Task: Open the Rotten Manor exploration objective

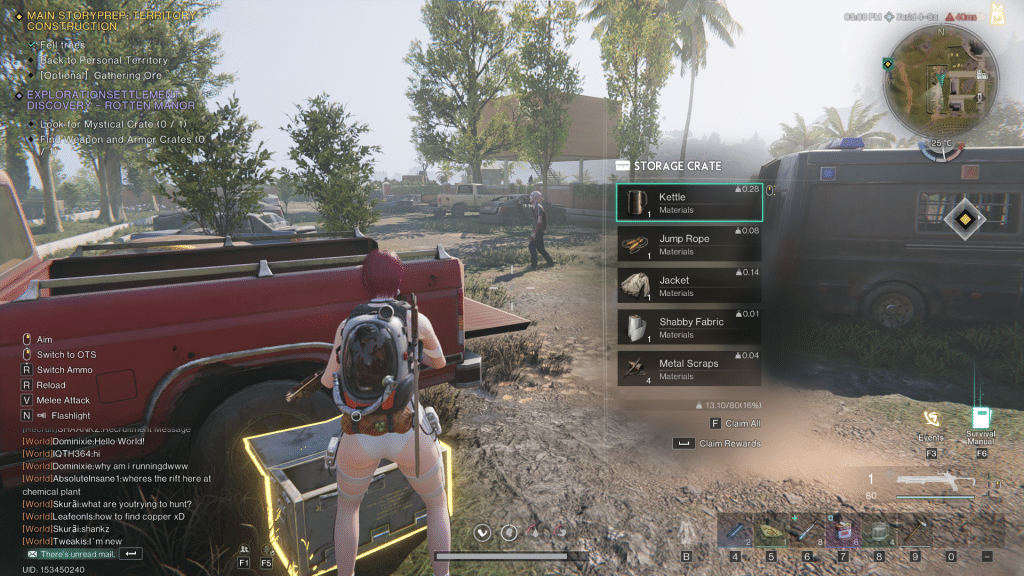Action: click(x=110, y=100)
